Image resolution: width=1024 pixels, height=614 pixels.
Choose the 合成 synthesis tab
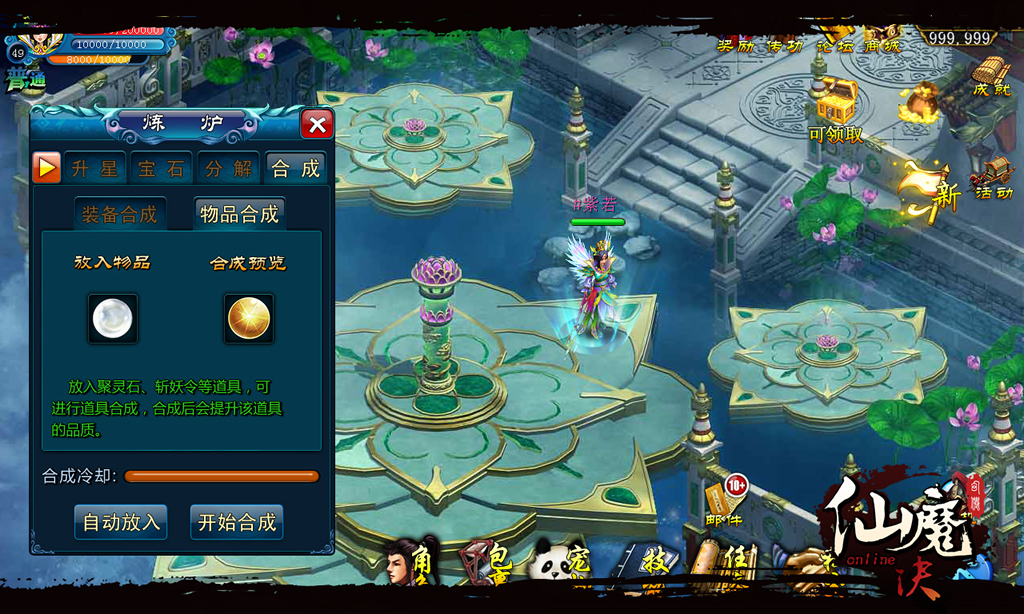[296, 168]
